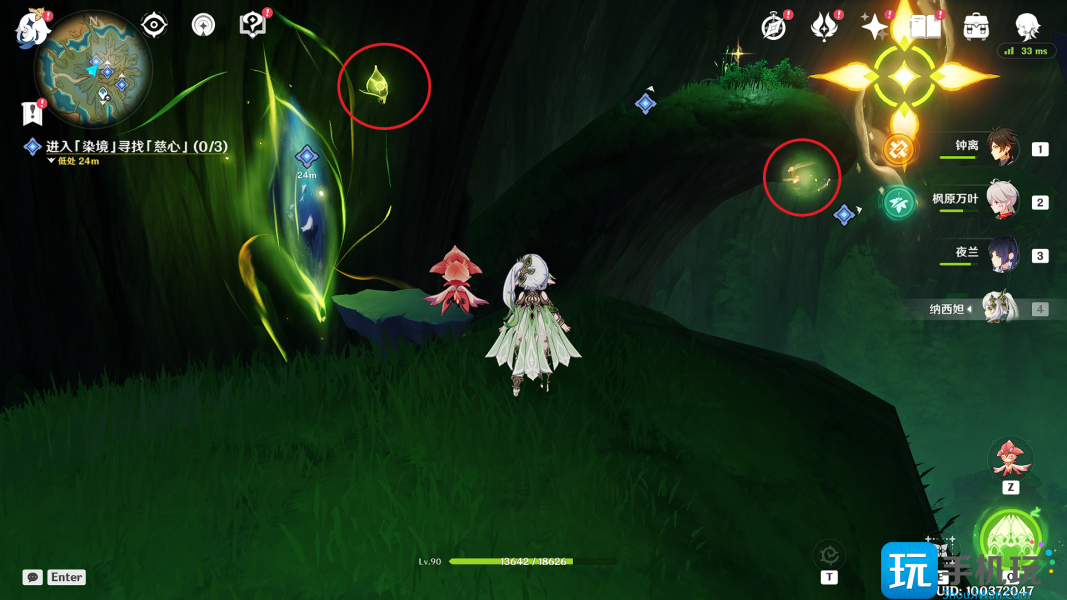Open the winged battle pass icon

(824, 27)
